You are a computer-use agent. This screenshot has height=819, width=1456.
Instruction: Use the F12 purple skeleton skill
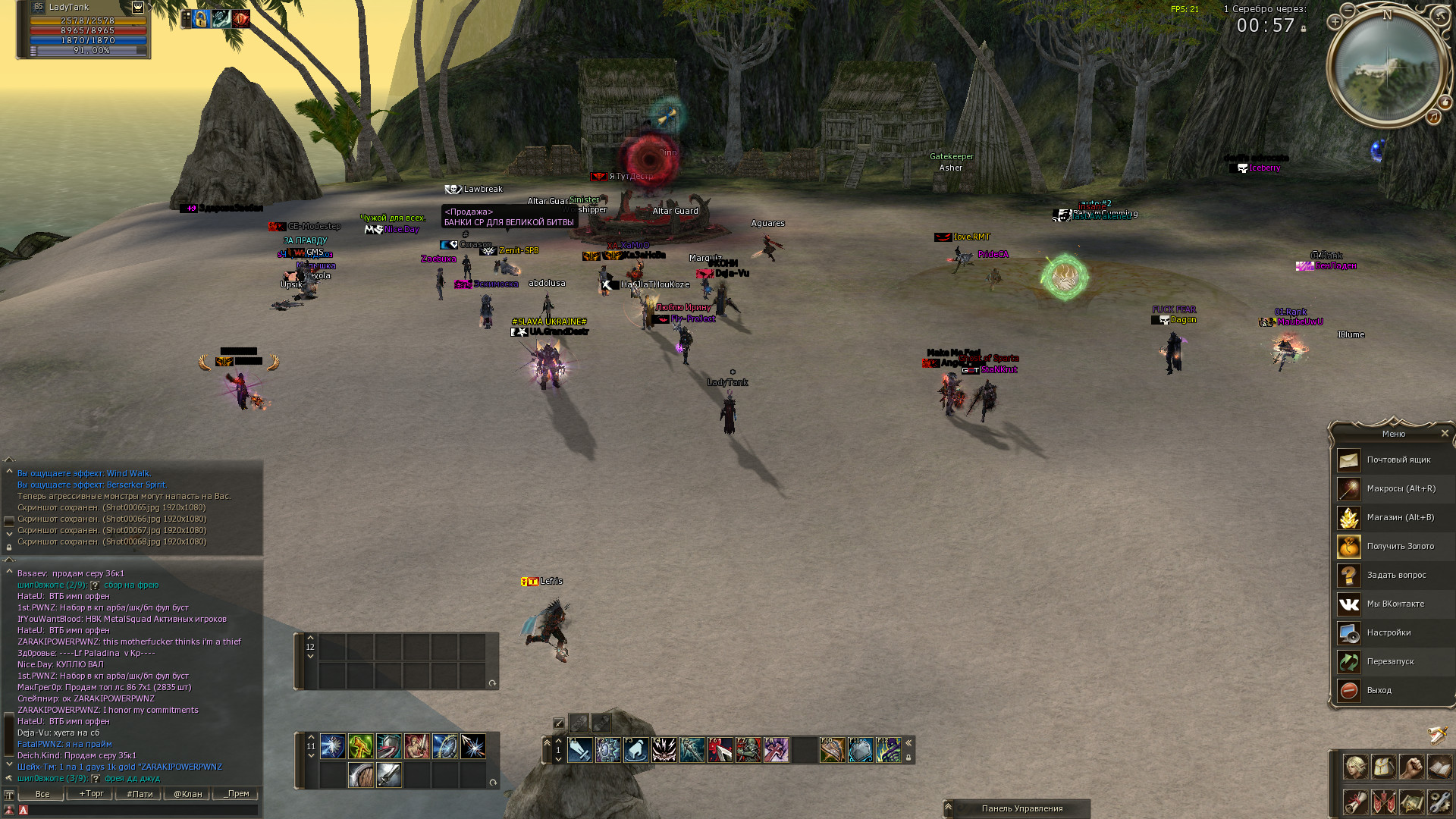888,750
